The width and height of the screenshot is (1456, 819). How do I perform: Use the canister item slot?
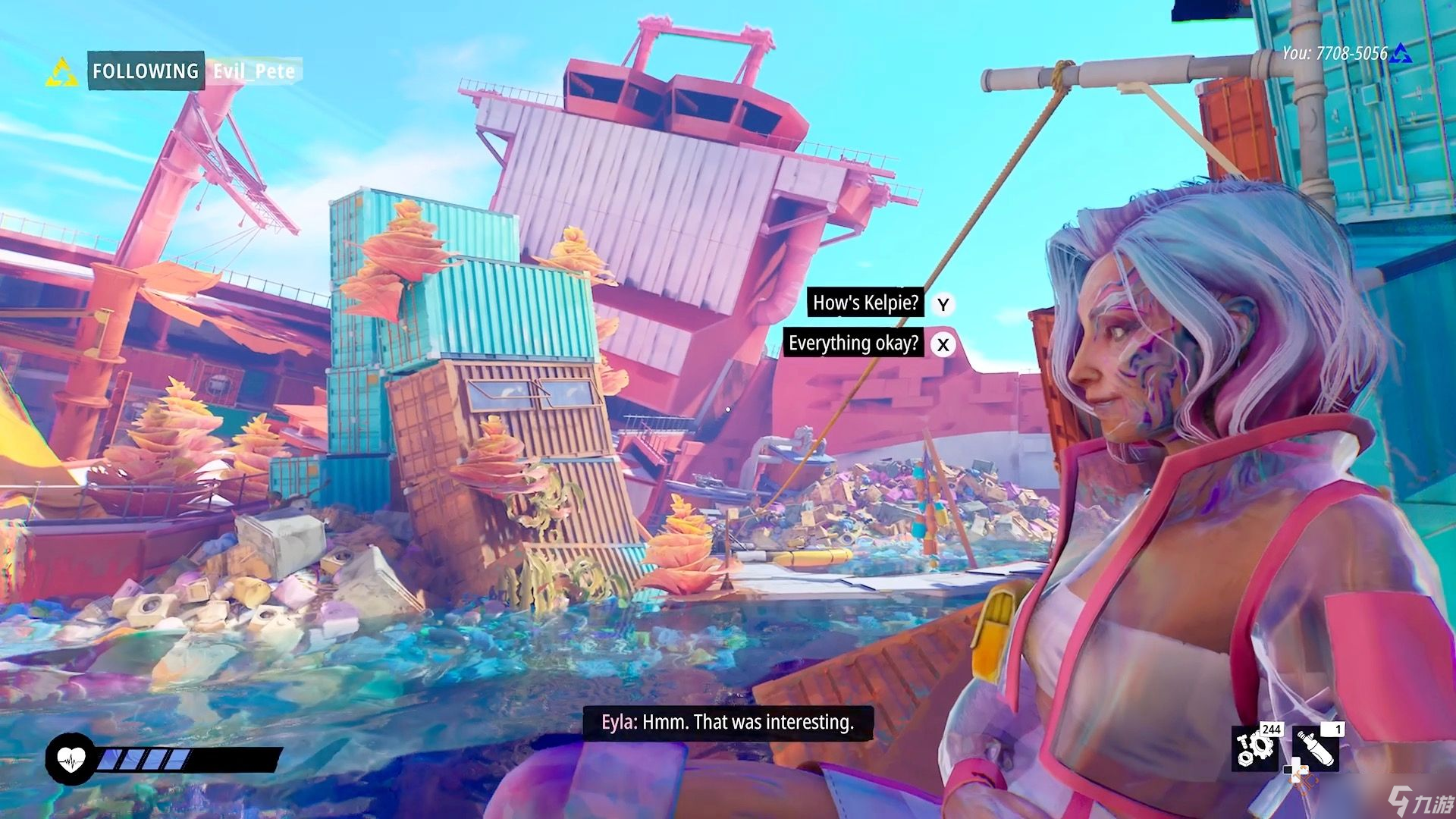(x=1316, y=748)
